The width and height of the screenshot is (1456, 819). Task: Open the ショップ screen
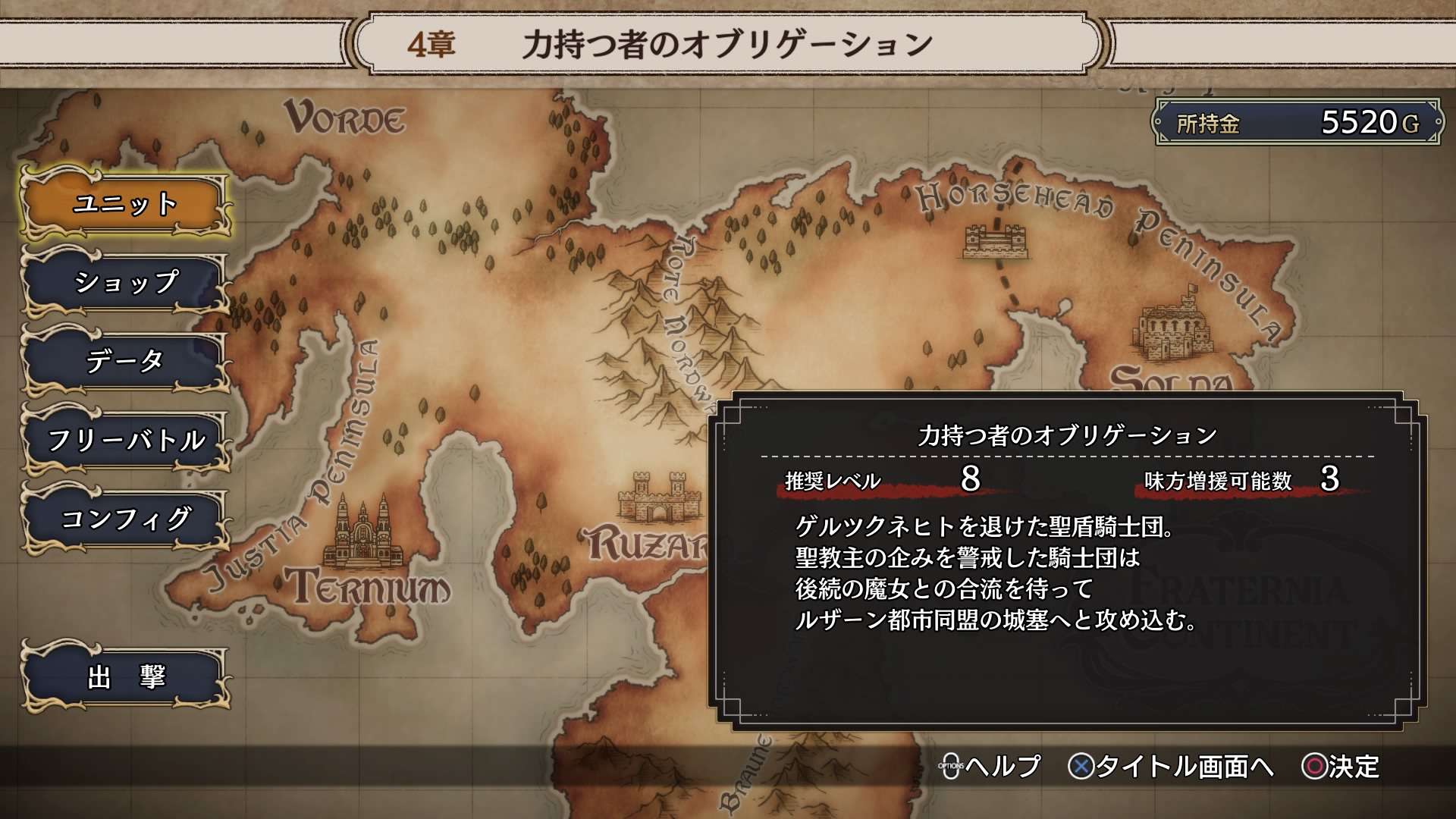(x=125, y=284)
